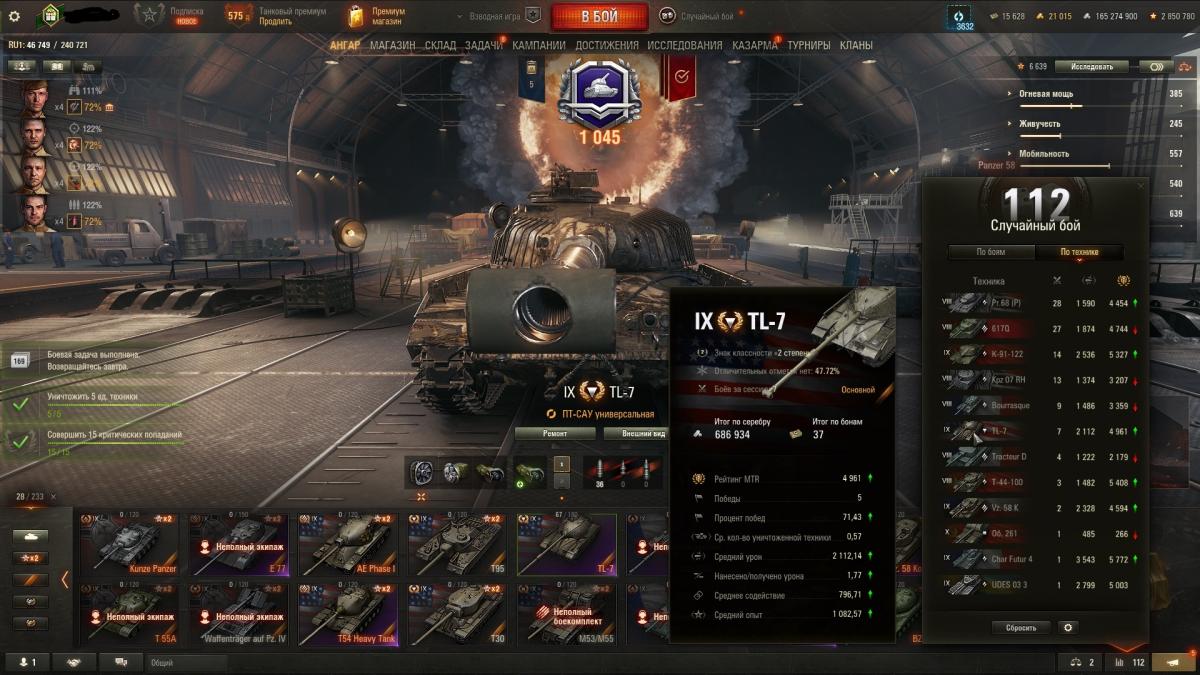Open the КАЗАРМА barracks tab
Screen dimensions: 1200x675
point(754,45)
